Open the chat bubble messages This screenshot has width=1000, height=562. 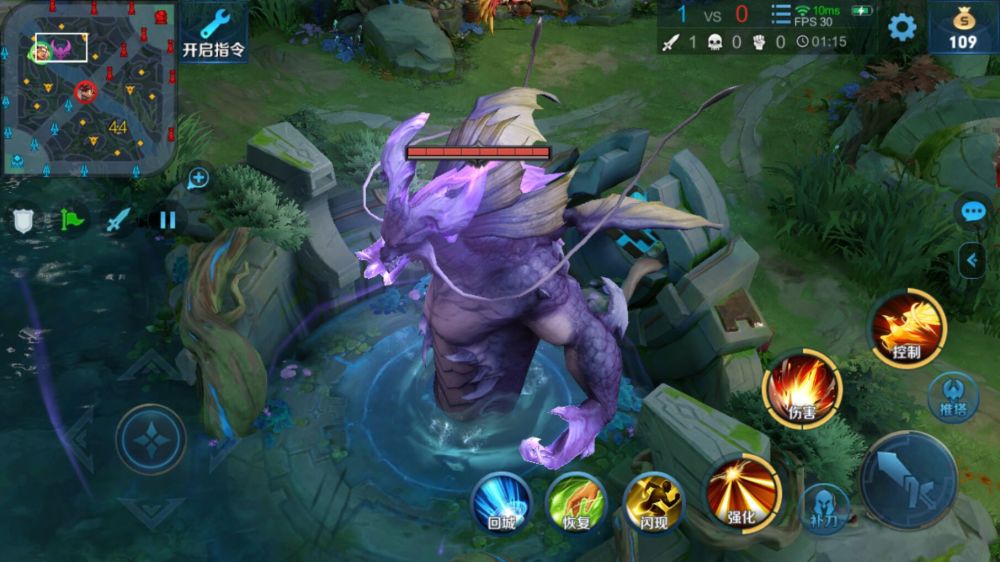coord(972,211)
